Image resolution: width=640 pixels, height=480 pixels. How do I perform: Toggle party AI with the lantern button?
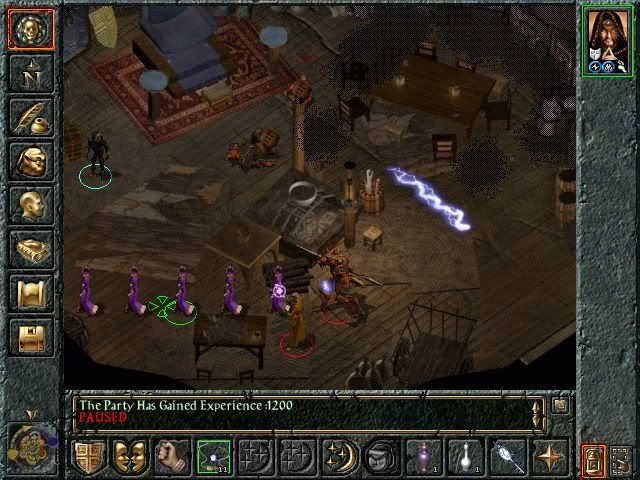pyautogui.click(x=593, y=460)
